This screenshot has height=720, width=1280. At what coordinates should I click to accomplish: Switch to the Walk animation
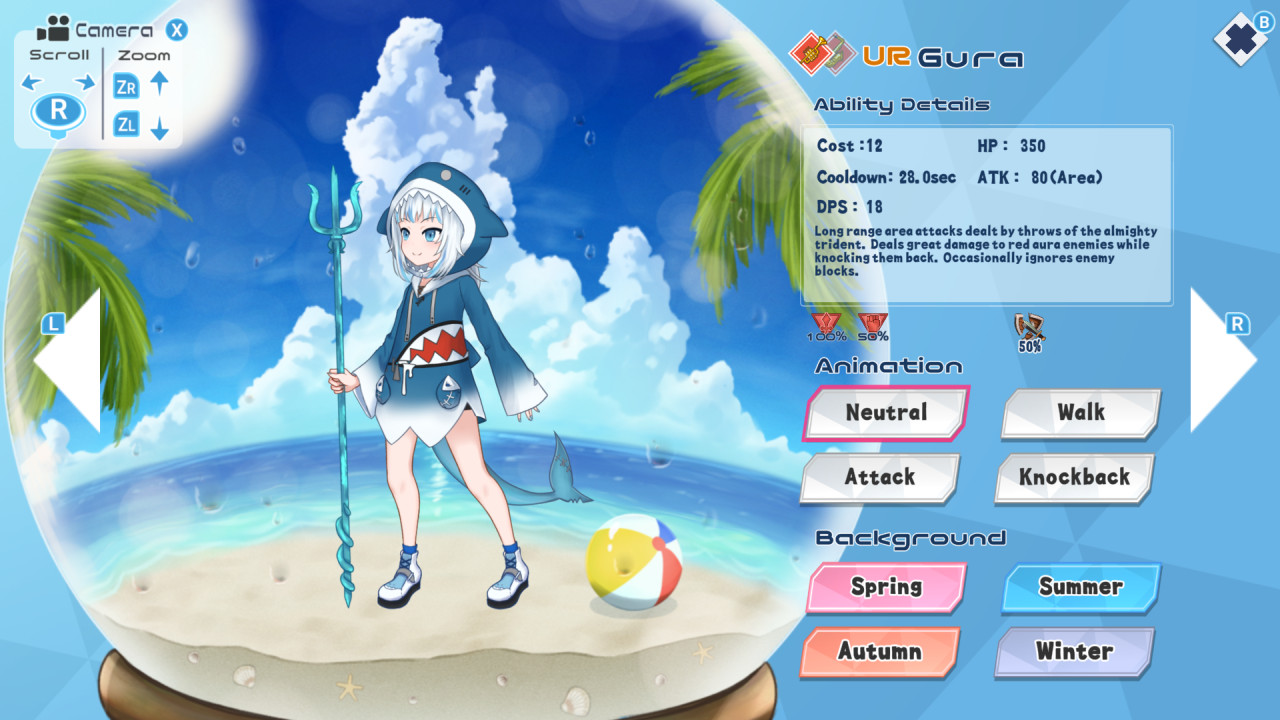(x=1078, y=412)
